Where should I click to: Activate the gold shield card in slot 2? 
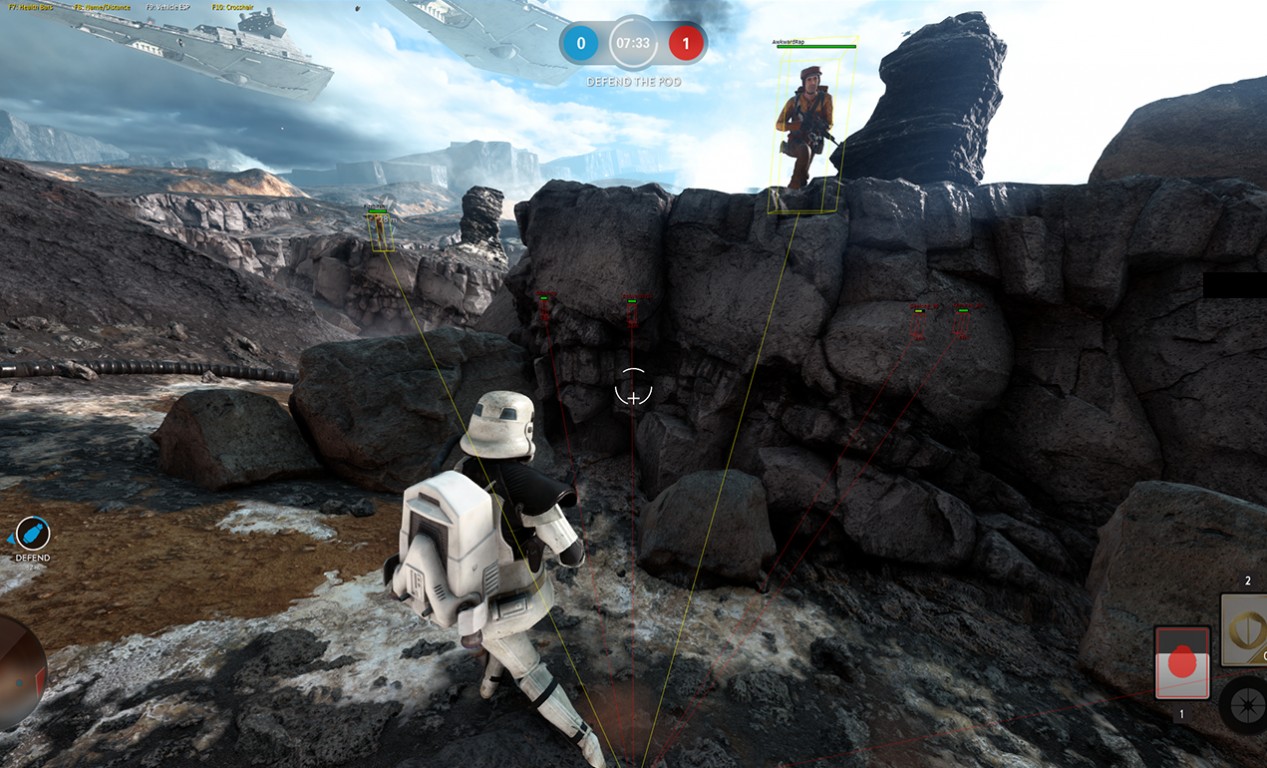pos(1244,630)
